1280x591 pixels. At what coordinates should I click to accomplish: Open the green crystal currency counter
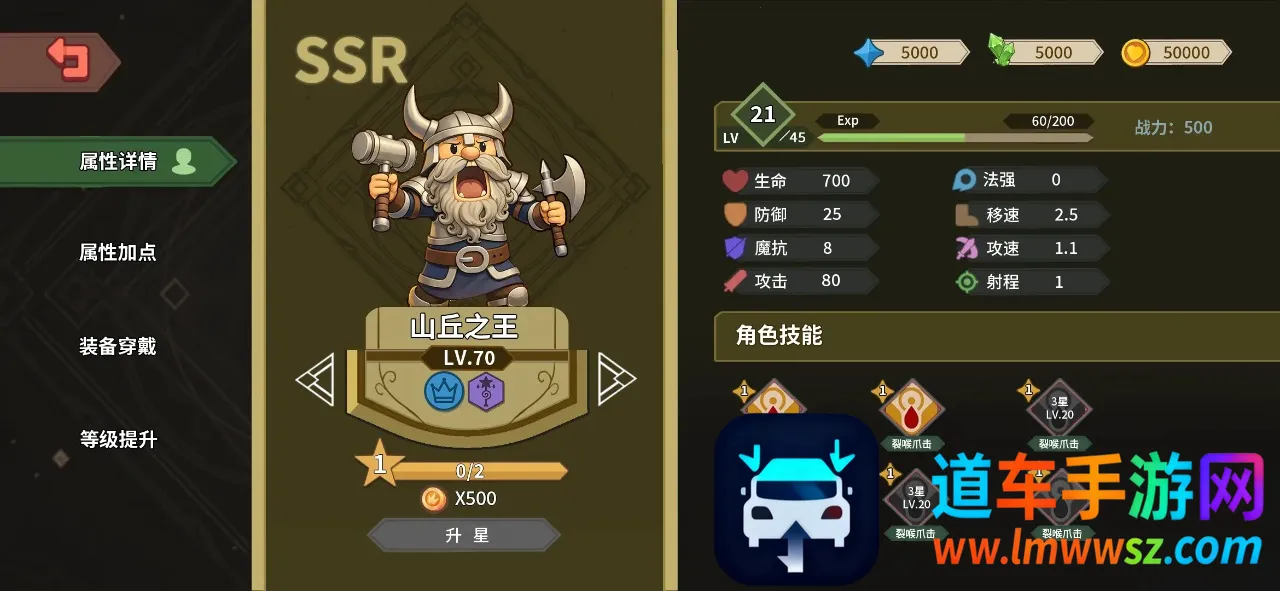[x=1045, y=52]
